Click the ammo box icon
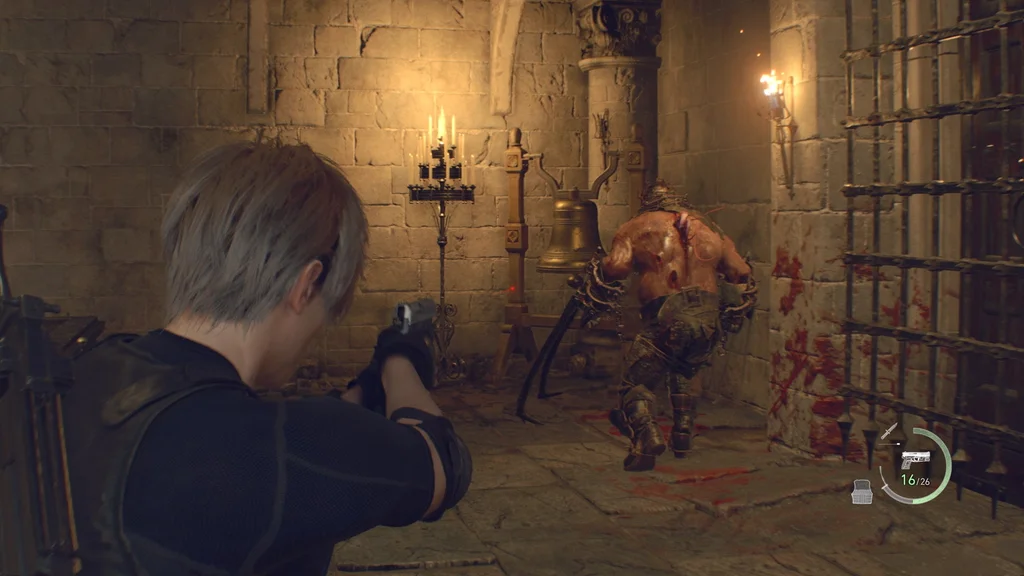The height and width of the screenshot is (576, 1024). pos(862,490)
